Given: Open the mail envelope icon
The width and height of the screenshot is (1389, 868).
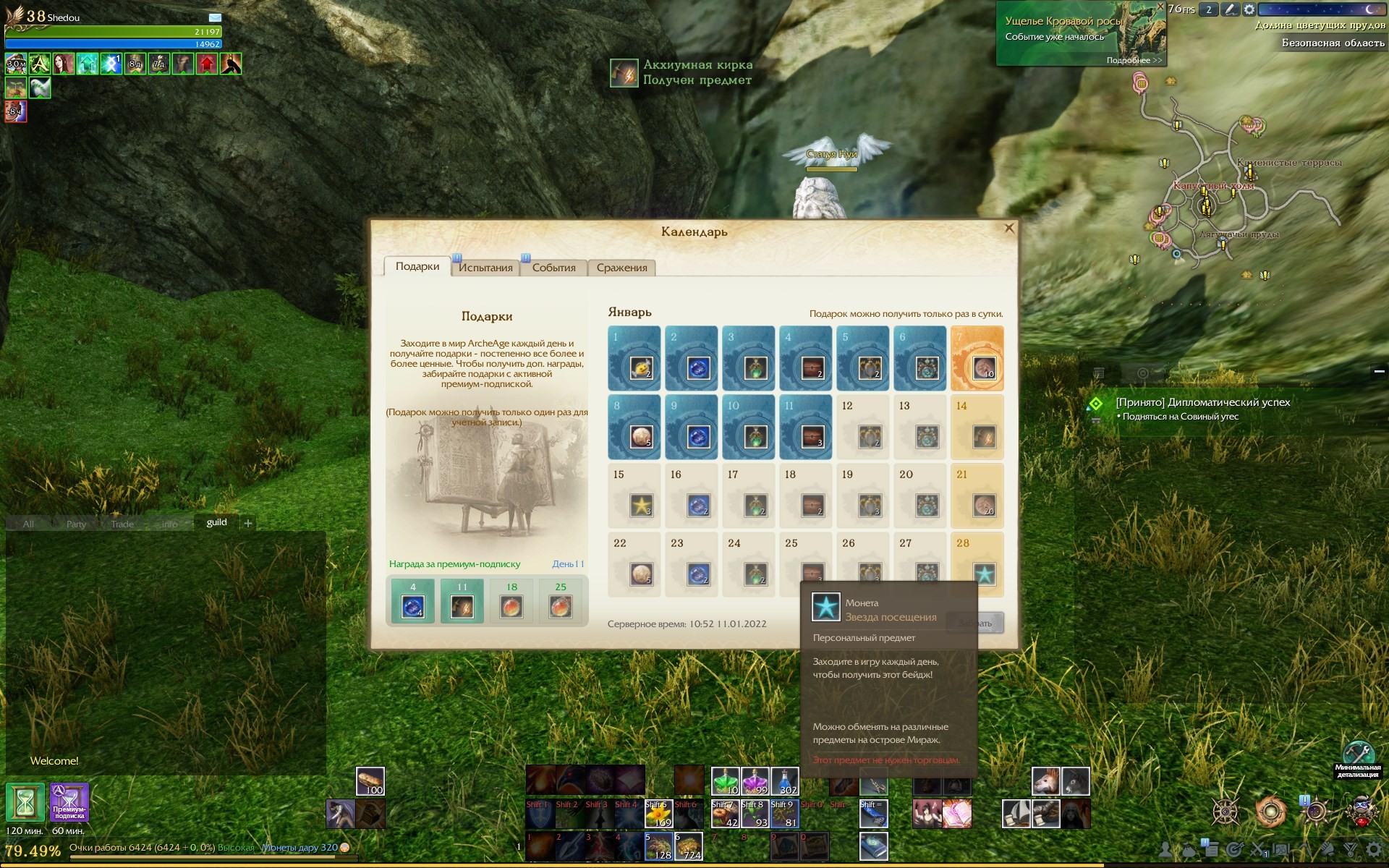Looking at the screenshot, I should (215, 17).
